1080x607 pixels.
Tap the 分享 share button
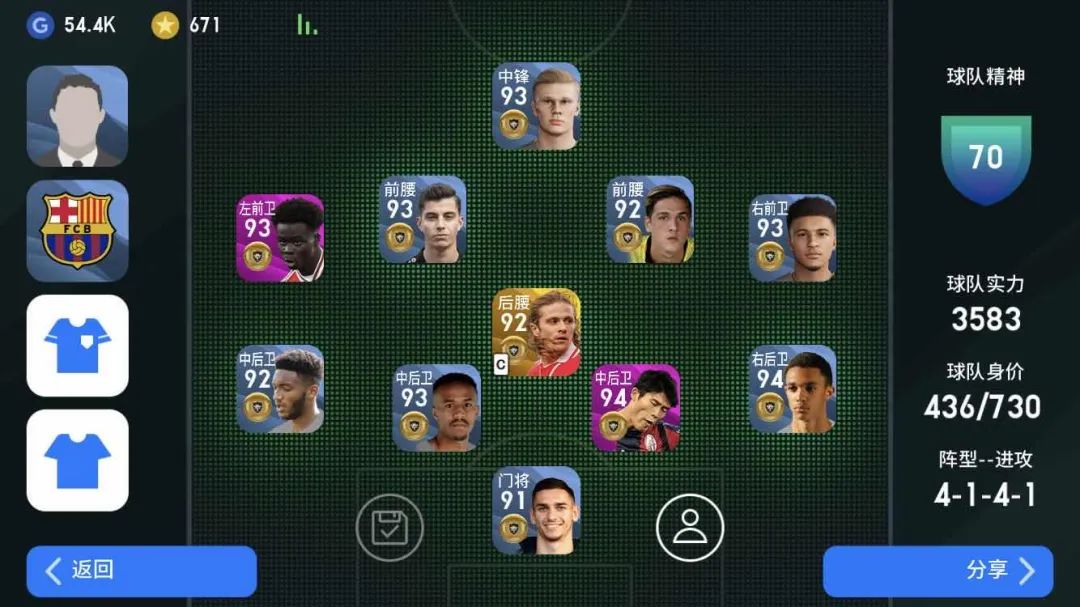click(937, 571)
